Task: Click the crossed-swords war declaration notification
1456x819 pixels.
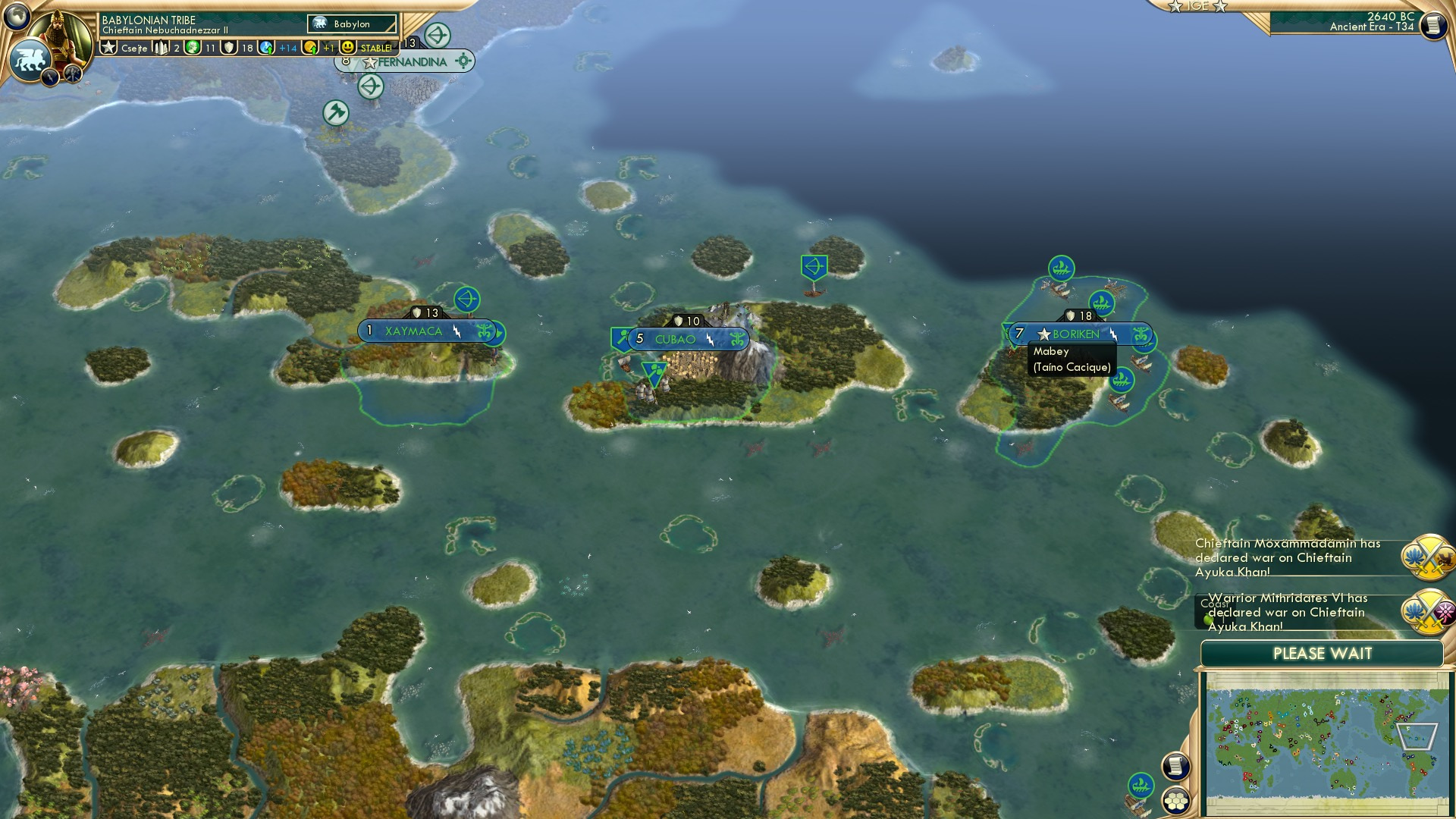Action: (x=1427, y=558)
